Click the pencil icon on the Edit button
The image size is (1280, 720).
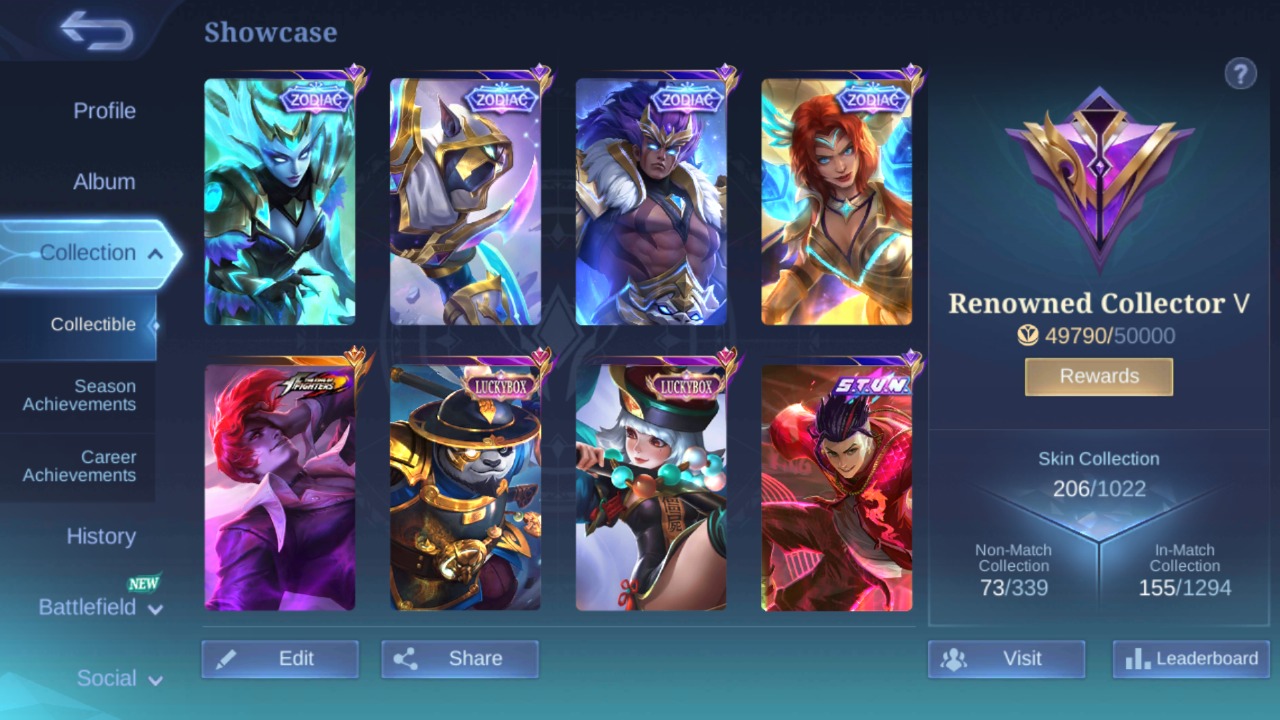[227, 658]
